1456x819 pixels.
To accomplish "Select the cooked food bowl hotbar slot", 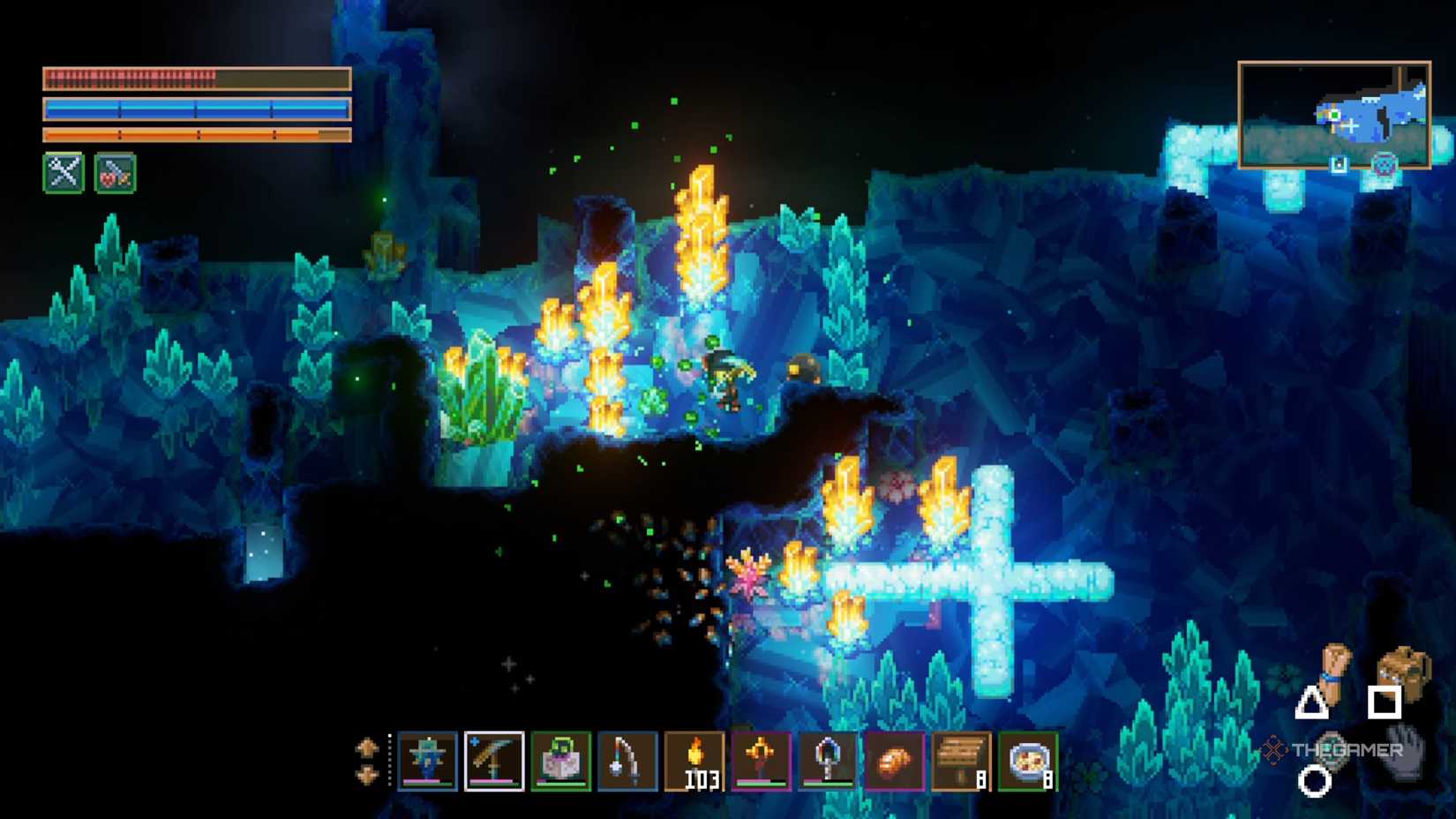I will (1028, 760).
